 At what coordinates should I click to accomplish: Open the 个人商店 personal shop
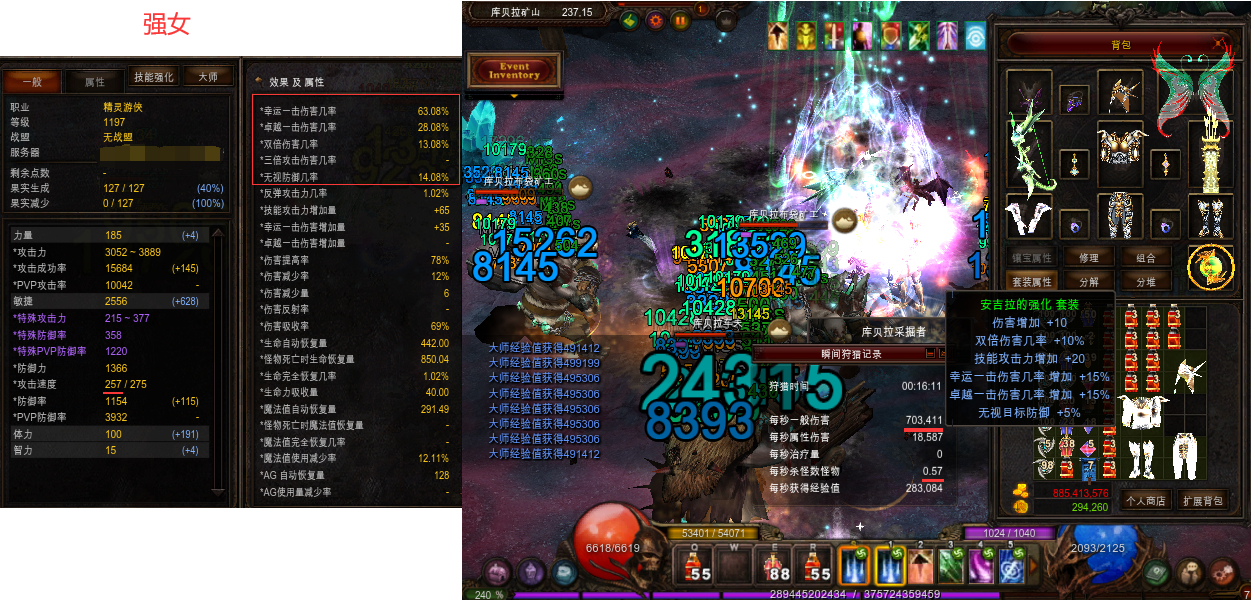coord(1146,500)
